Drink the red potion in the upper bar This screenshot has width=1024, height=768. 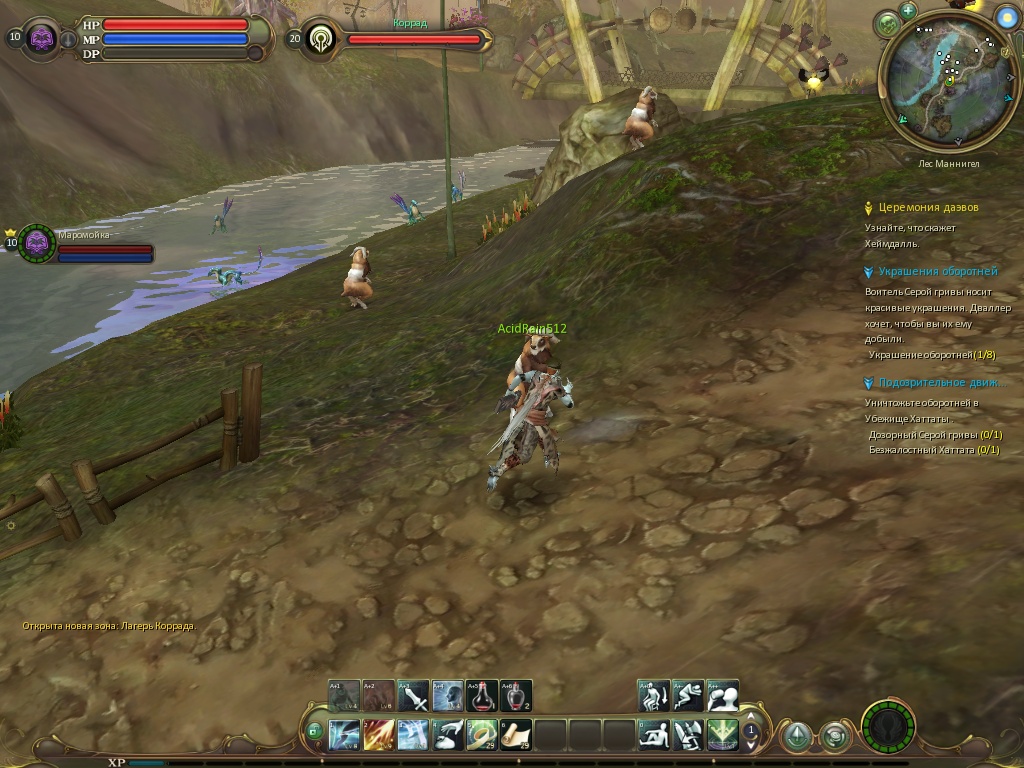tap(482, 696)
